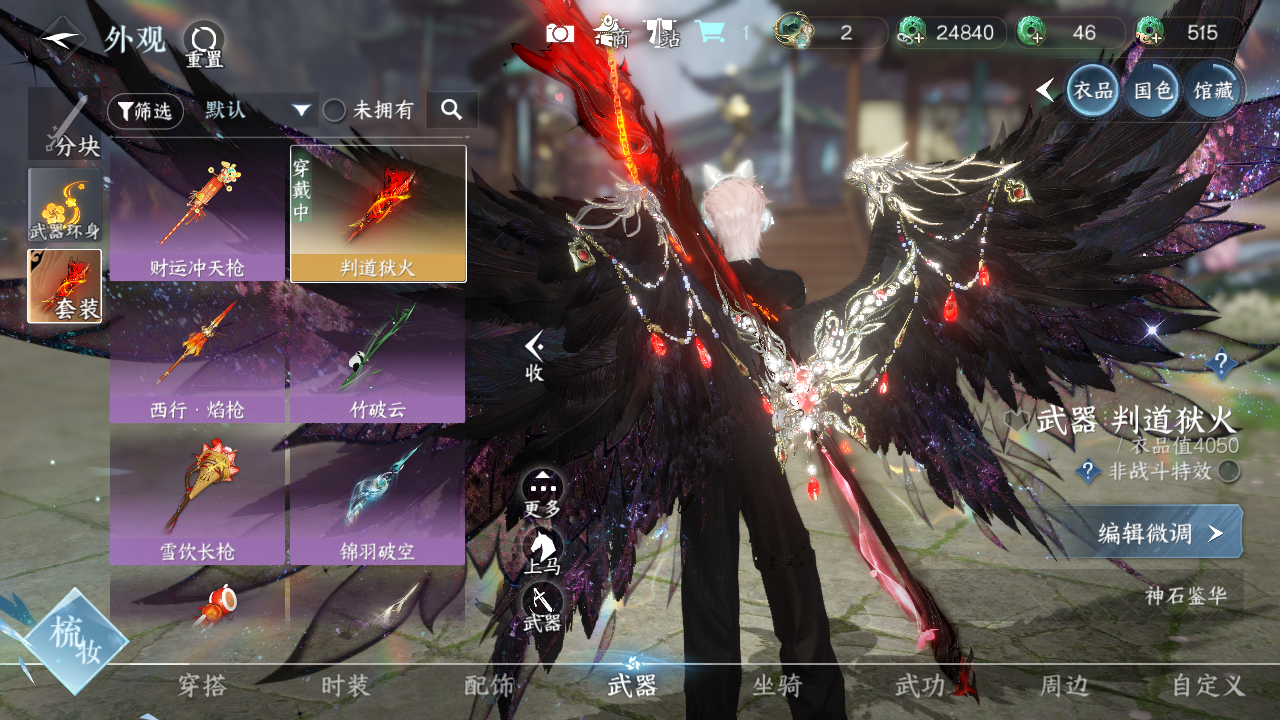
Task: Toggle the 非战斗特效 effect switch
Action: pos(1229,472)
